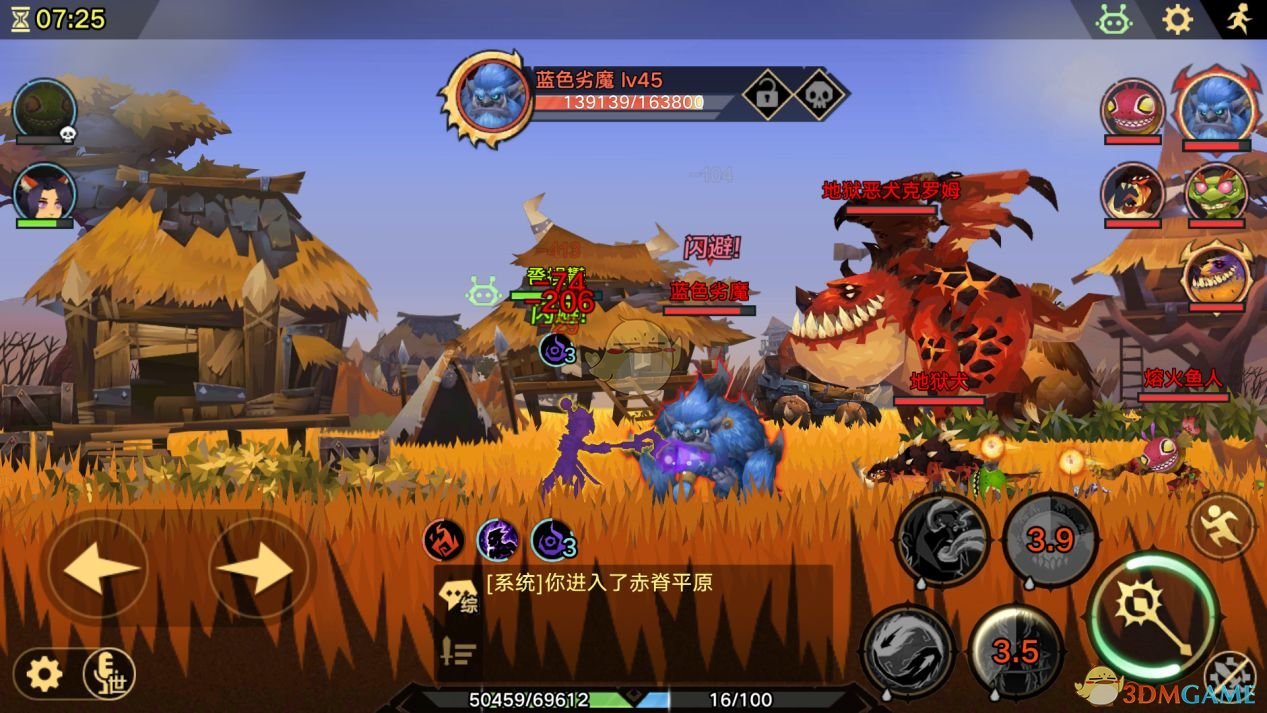Cast the skill showing 3.5 cooldown
Screen dimensions: 1267x713
coord(1015,652)
